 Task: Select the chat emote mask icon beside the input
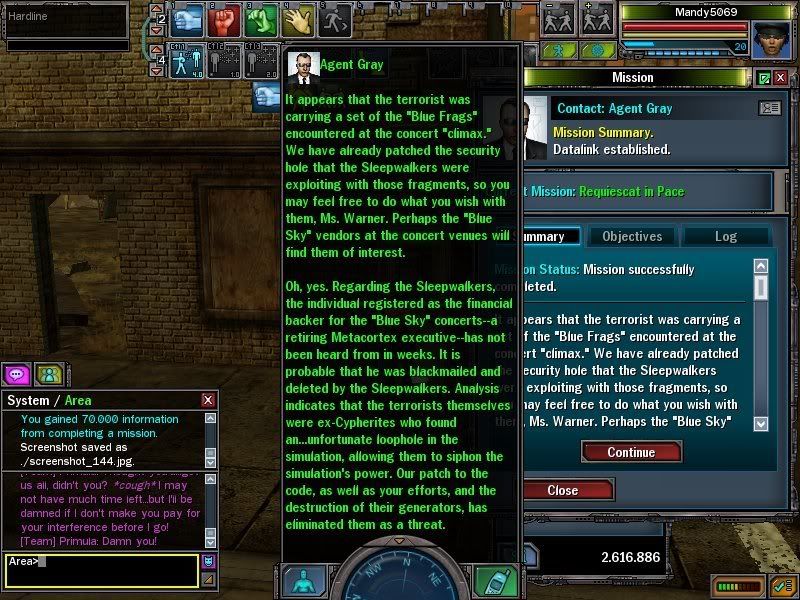[x=208, y=562]
